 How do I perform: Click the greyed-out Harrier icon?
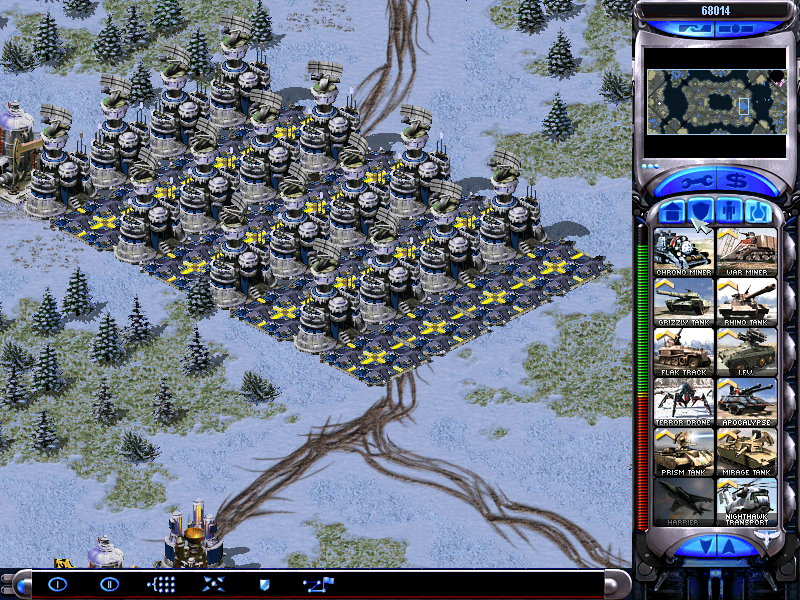[684, 501]
